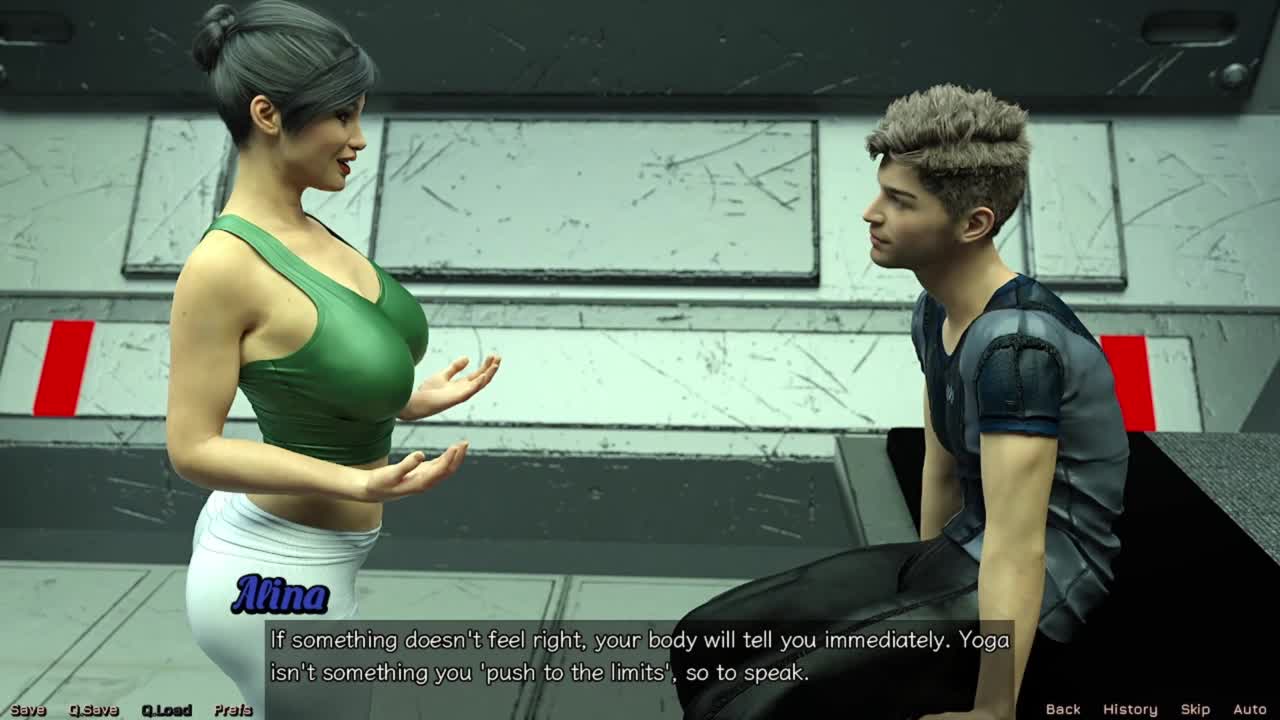Viewport: 1280px width, 720px height.
Task: Open the dialogue History log
Action: [1130, 709]
